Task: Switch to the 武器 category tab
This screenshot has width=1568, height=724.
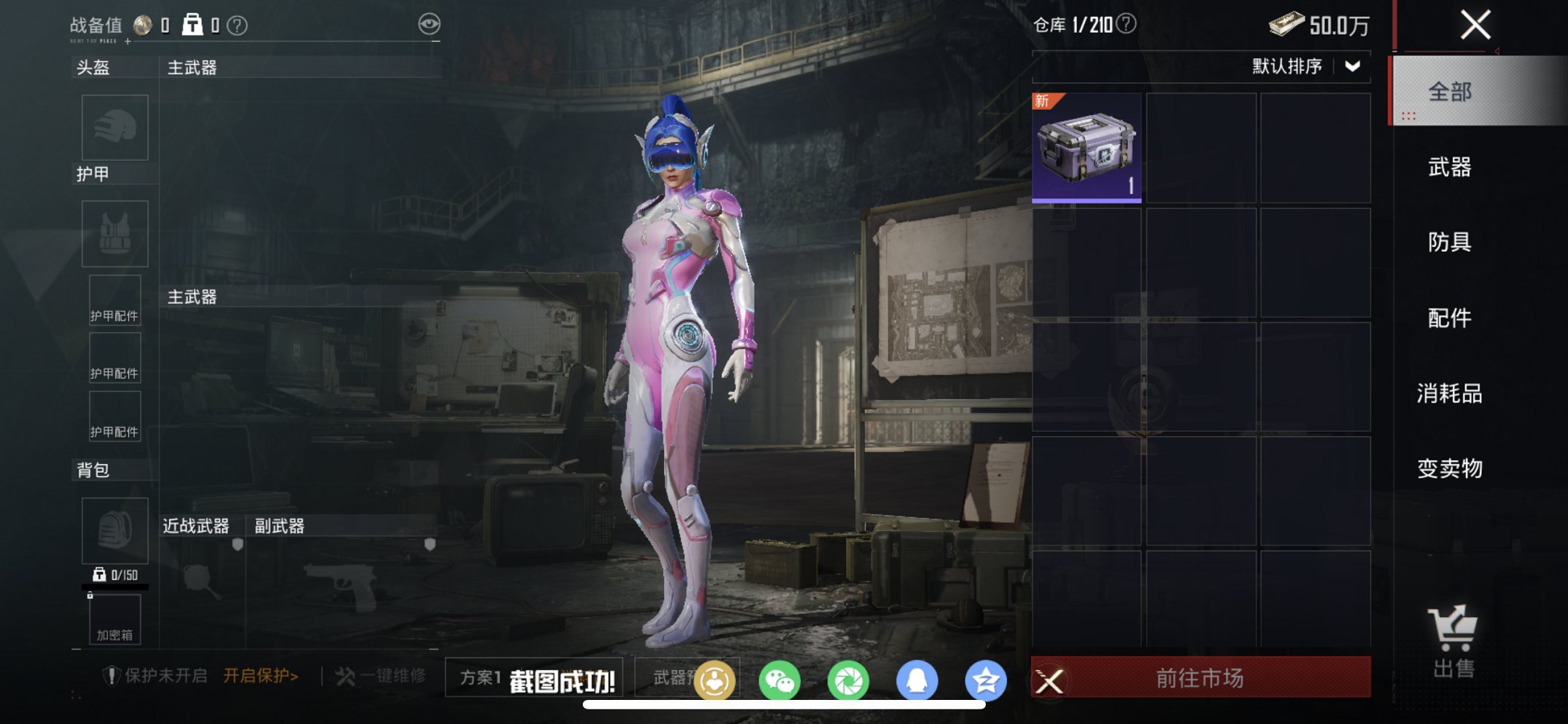Action: (1449, 167)
